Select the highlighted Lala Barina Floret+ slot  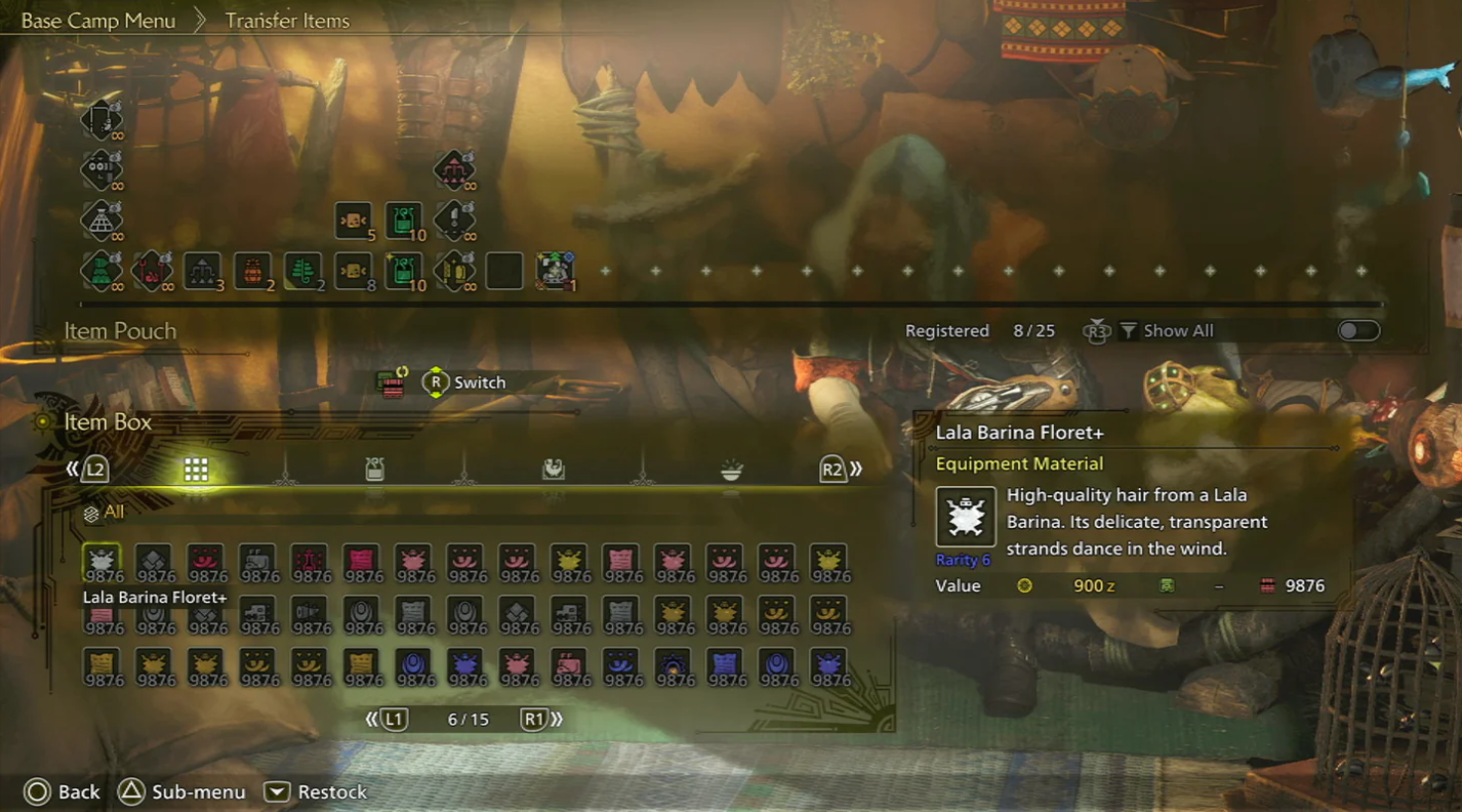tap(102, 562)
